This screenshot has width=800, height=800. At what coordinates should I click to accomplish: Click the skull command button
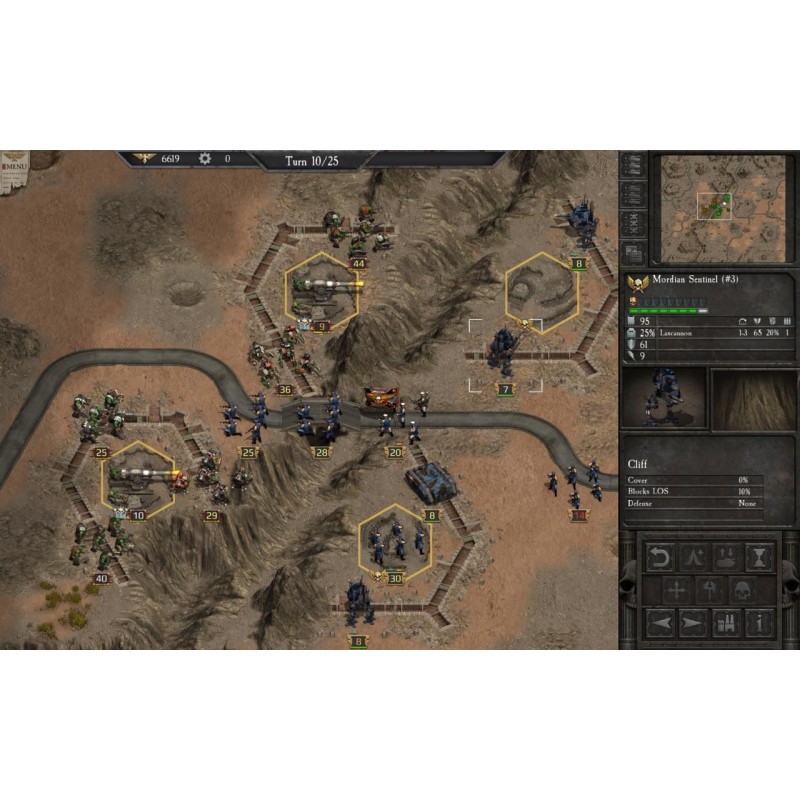coord(743,590)
